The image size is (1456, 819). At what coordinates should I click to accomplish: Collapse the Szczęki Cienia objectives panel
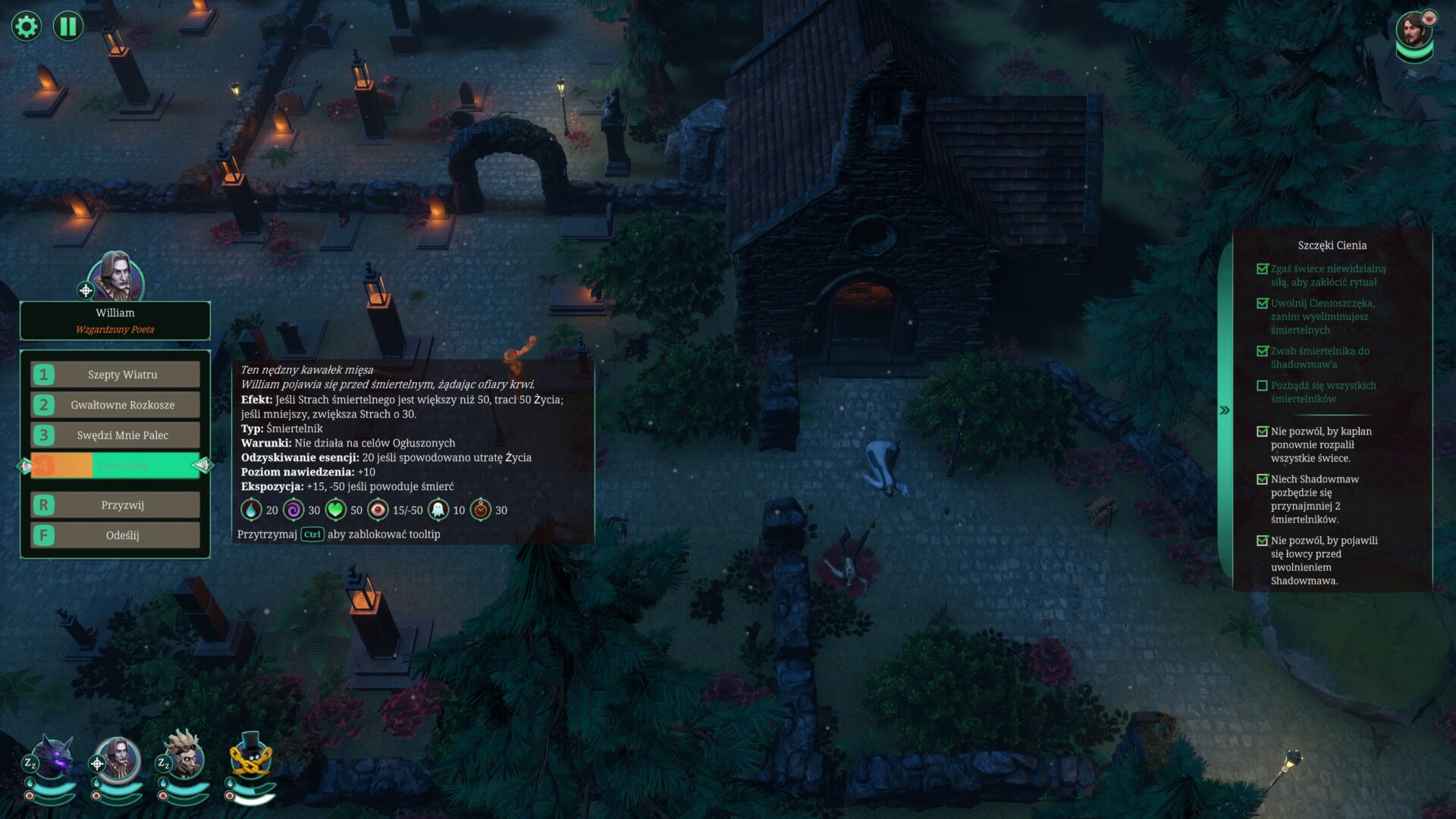click(1224, 410)
